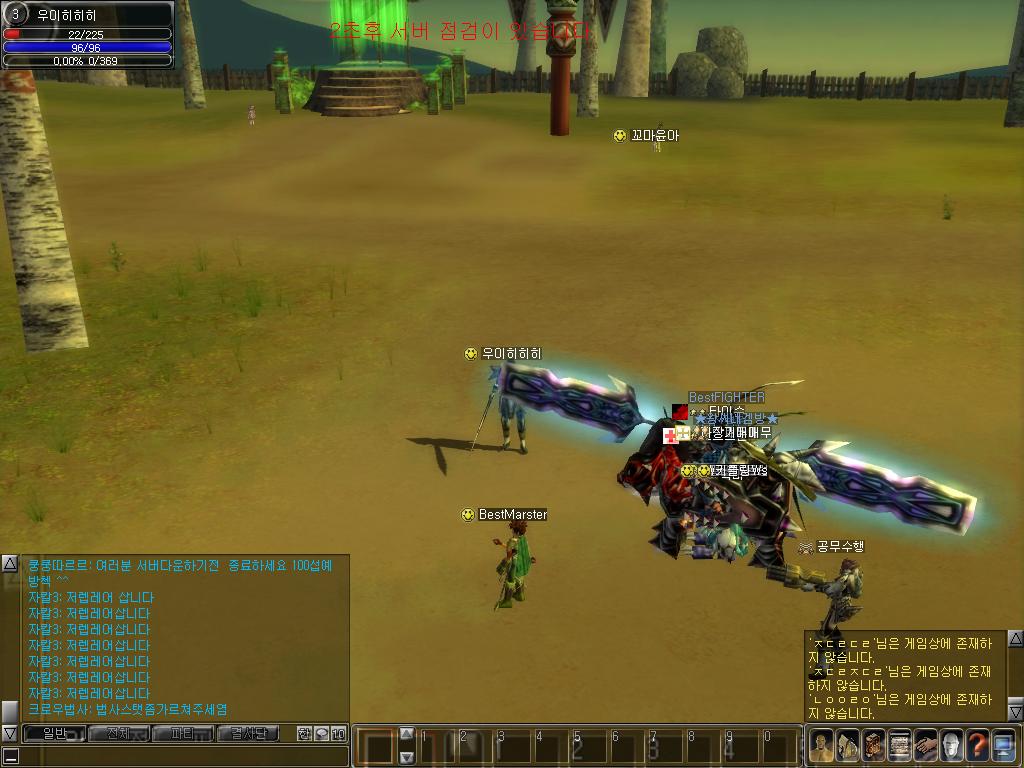Open the quest scroll list icon
Viewport: 1024px width, 768px height.
coord(900,746)
